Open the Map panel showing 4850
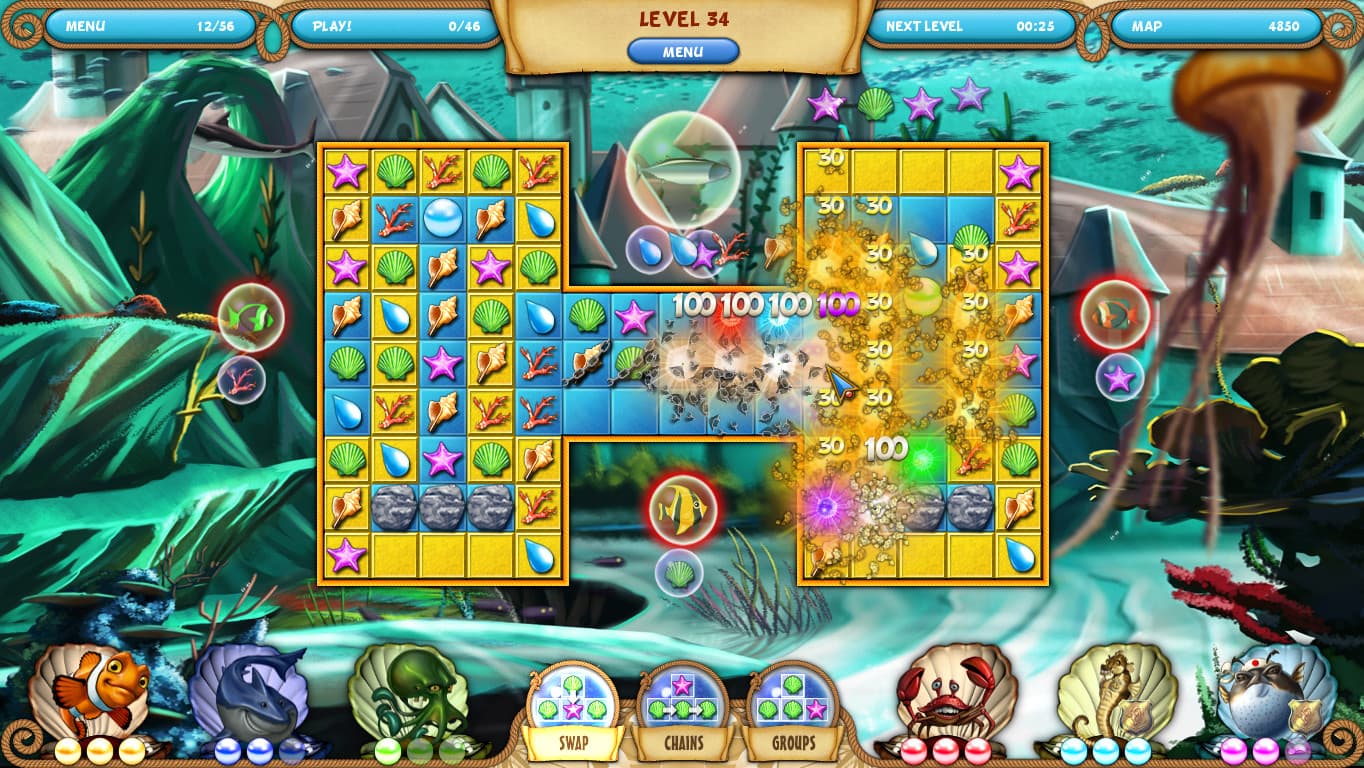 coord(1215,27)
